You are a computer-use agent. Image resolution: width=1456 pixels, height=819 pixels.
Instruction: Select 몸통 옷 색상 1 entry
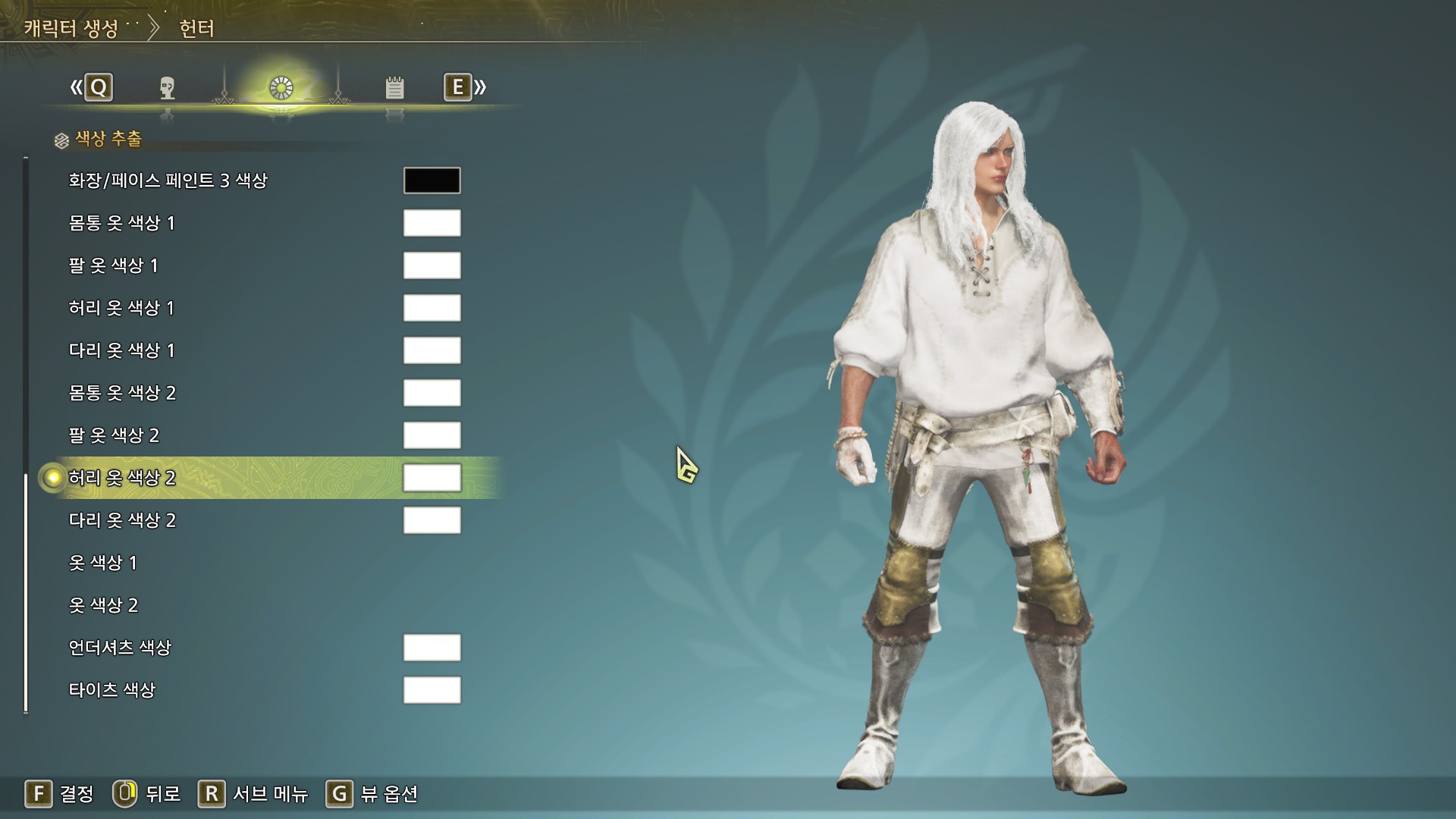[121, 223]
